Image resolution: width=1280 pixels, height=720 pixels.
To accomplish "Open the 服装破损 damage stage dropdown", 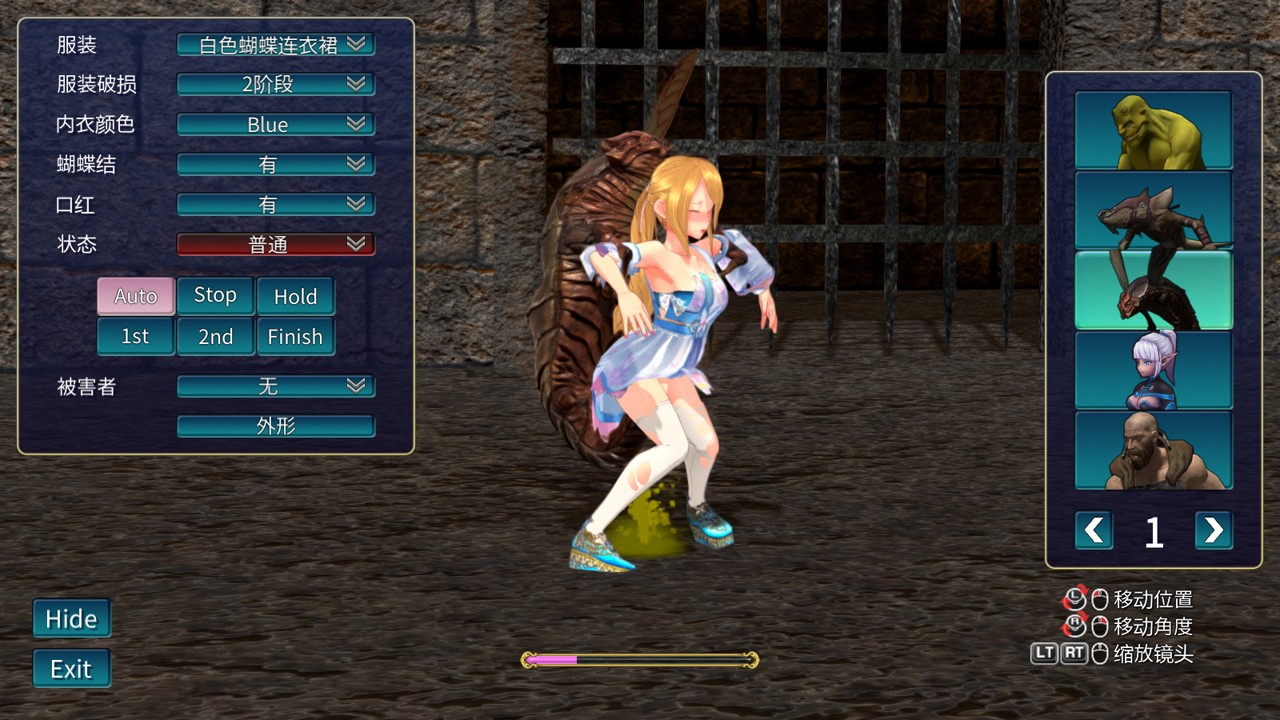I will coord(275,85).
